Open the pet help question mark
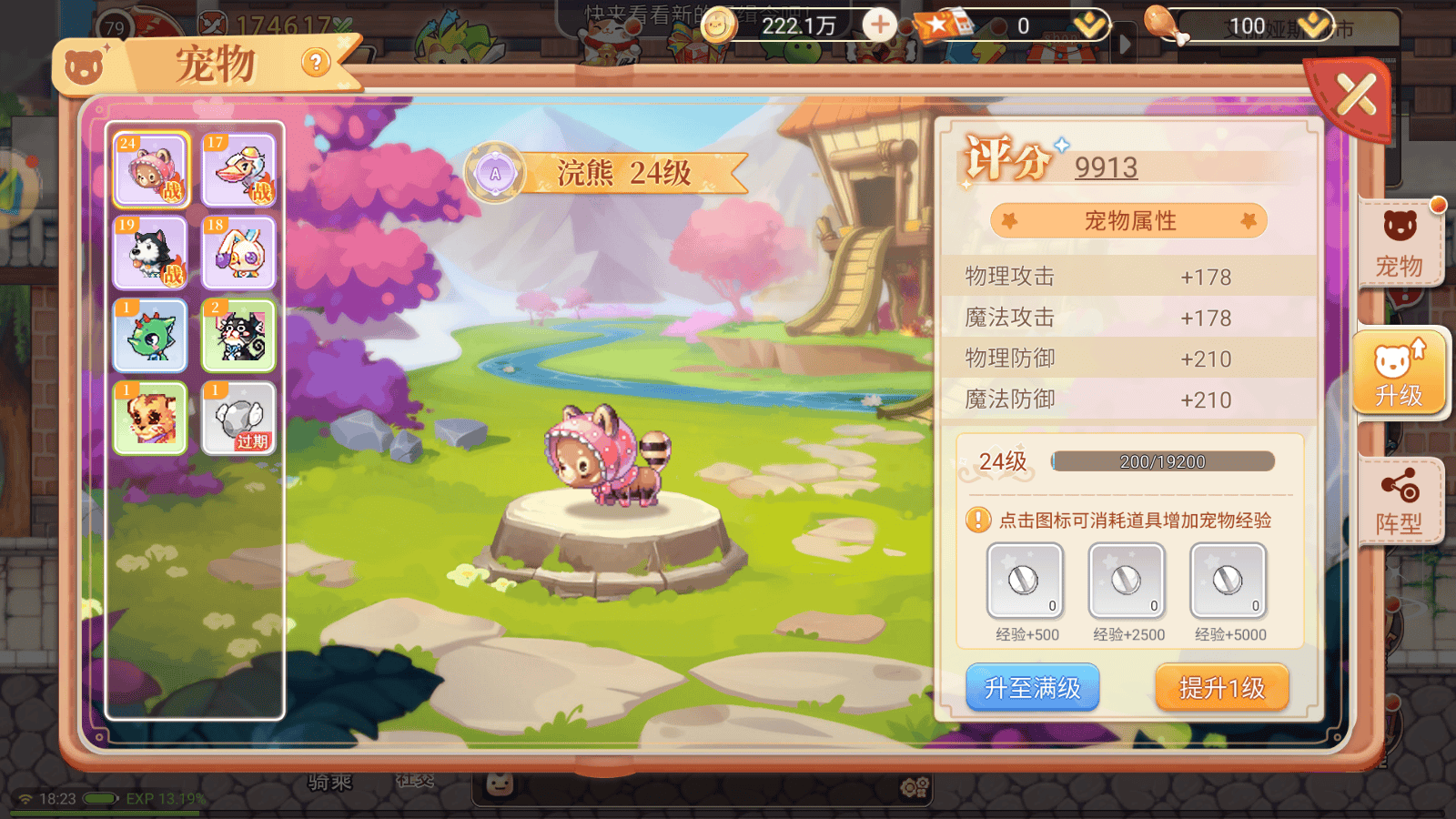 pyautogui.click(x=315, y=63)
